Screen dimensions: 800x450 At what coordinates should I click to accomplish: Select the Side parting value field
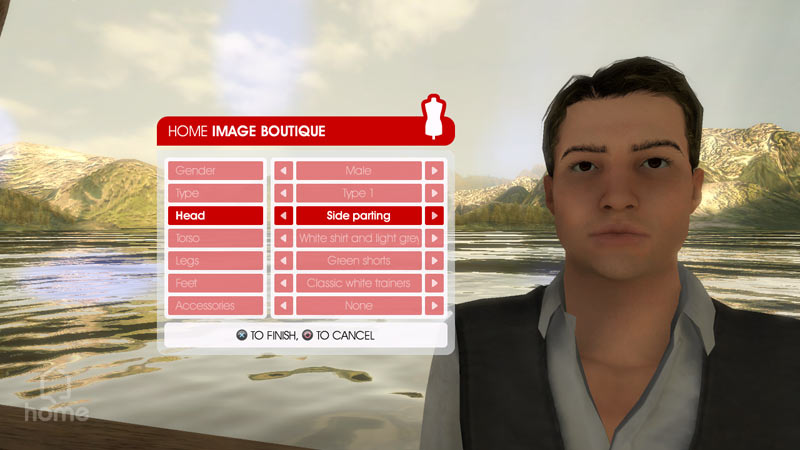[358, 215]
